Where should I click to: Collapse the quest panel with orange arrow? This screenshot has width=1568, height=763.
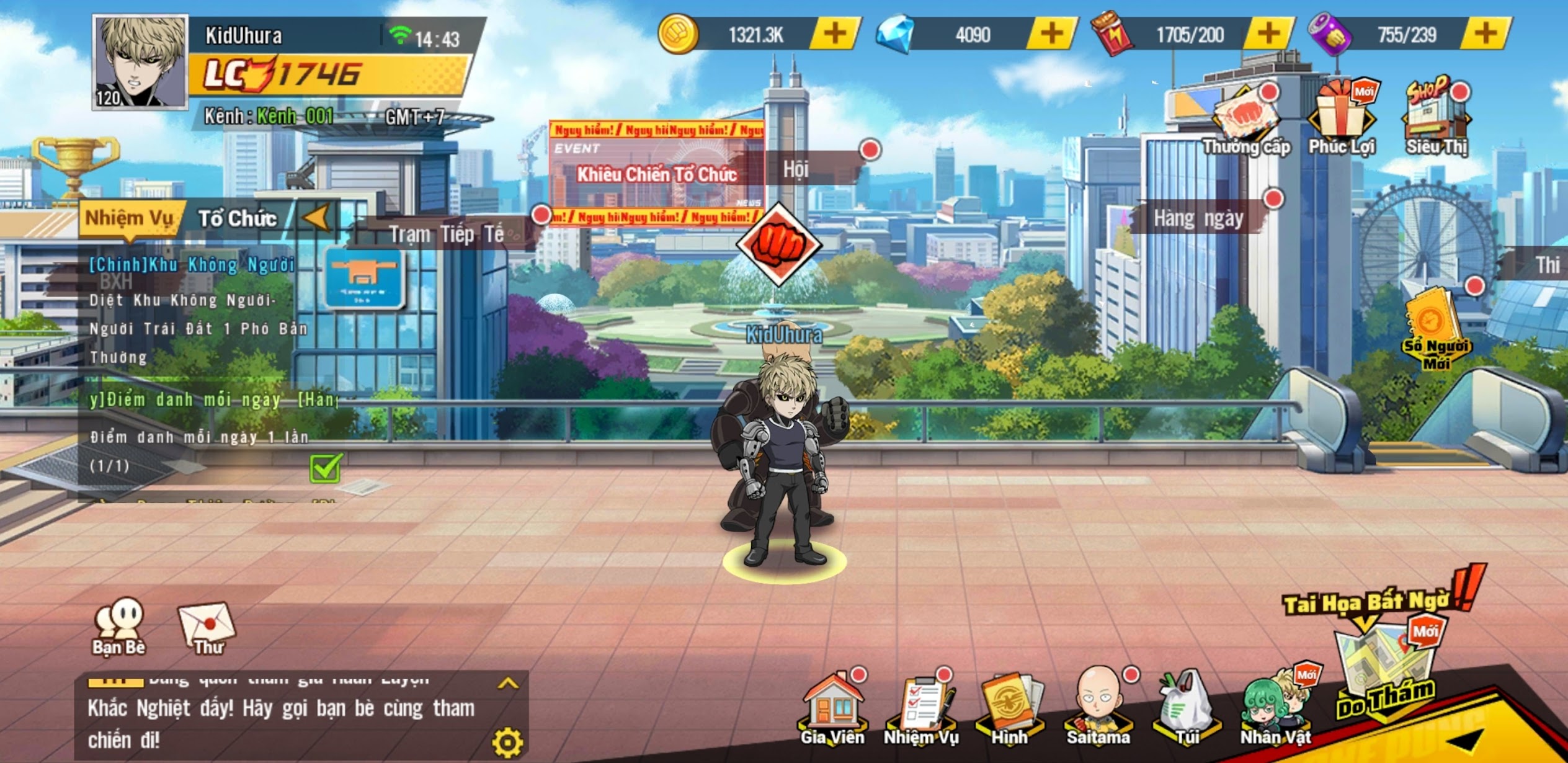click(318, 218)
